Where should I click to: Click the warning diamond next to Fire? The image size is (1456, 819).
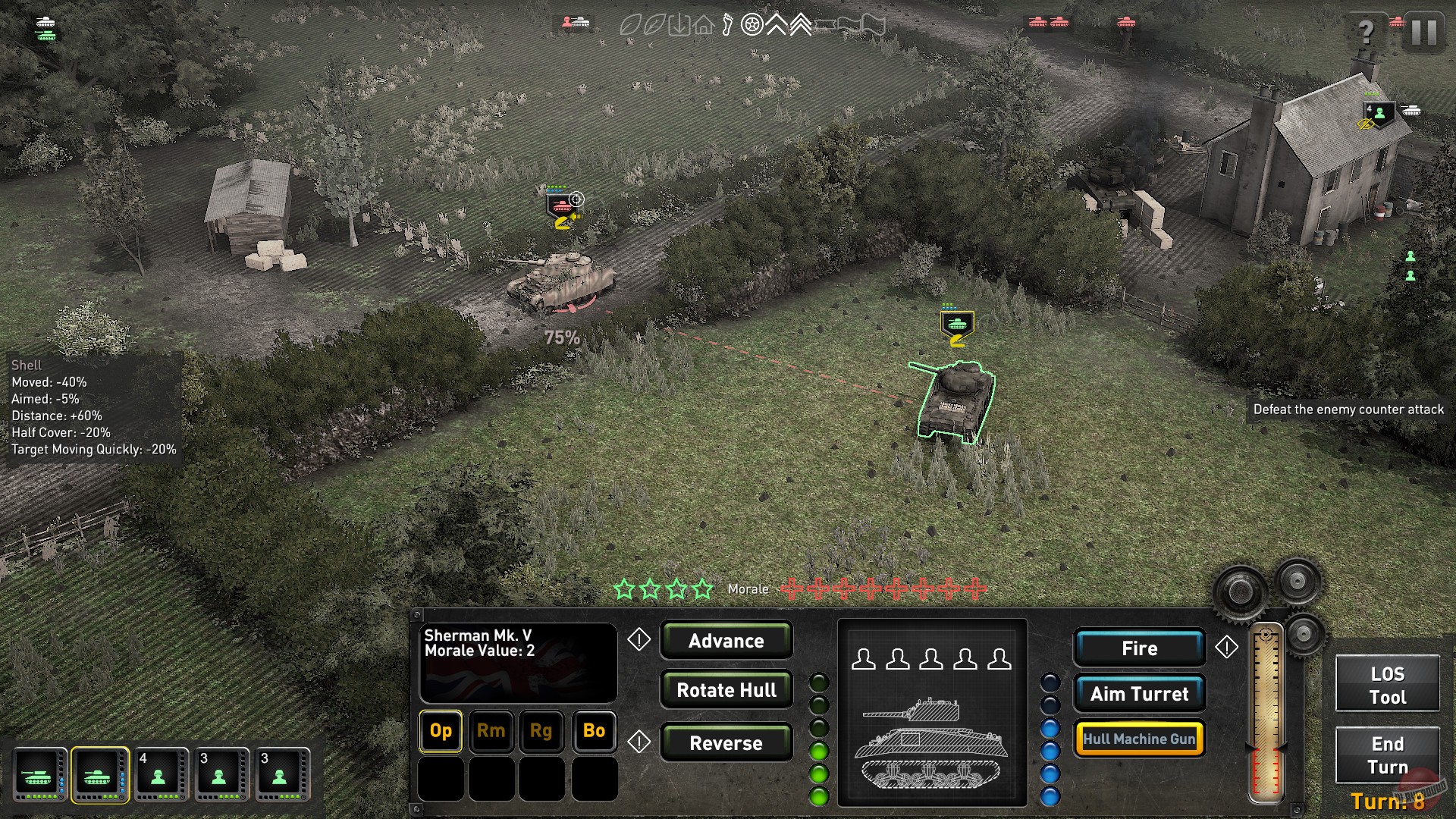(1228, 648)
